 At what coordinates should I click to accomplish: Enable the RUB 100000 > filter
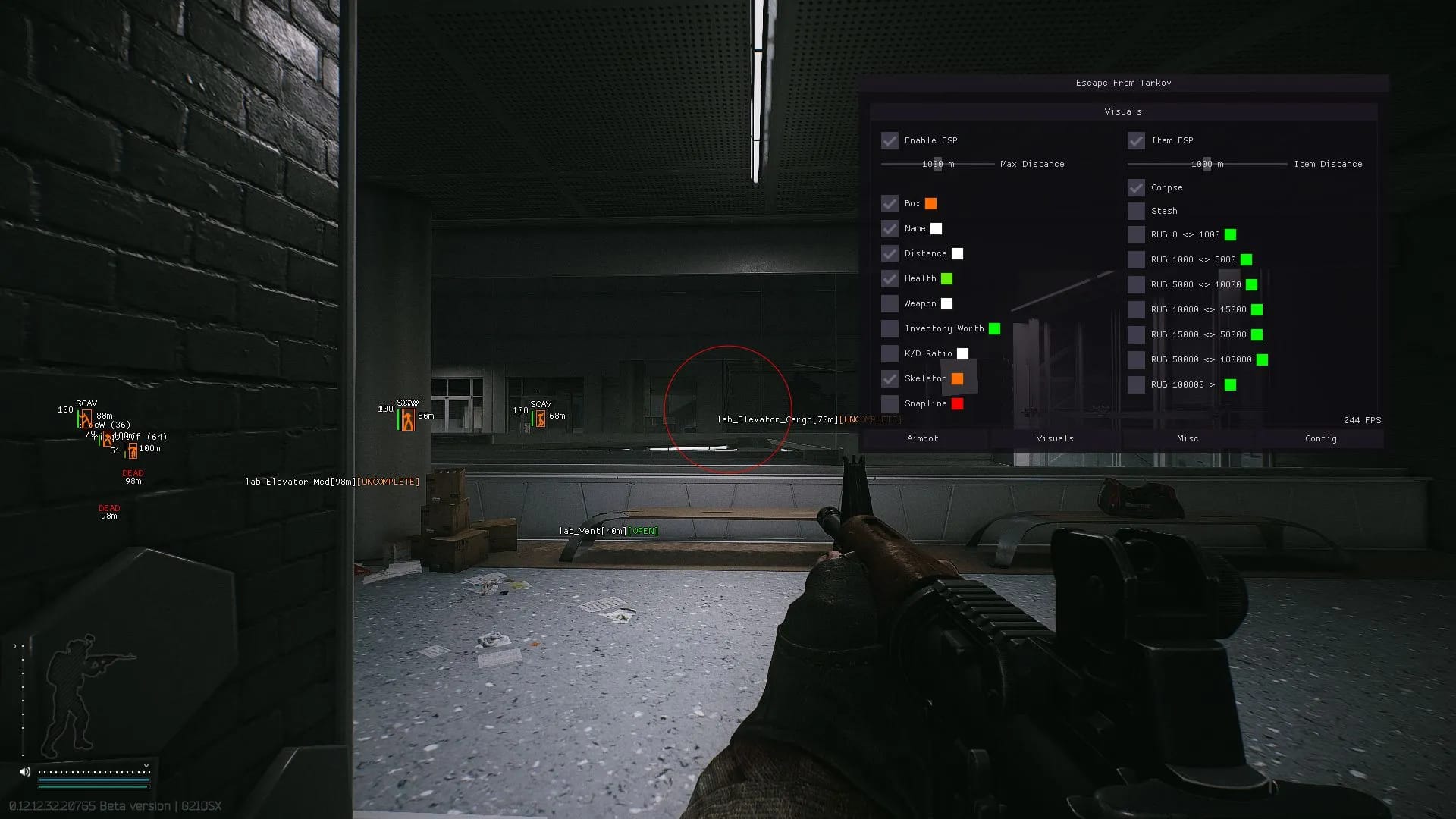(x=1136, y=384)
